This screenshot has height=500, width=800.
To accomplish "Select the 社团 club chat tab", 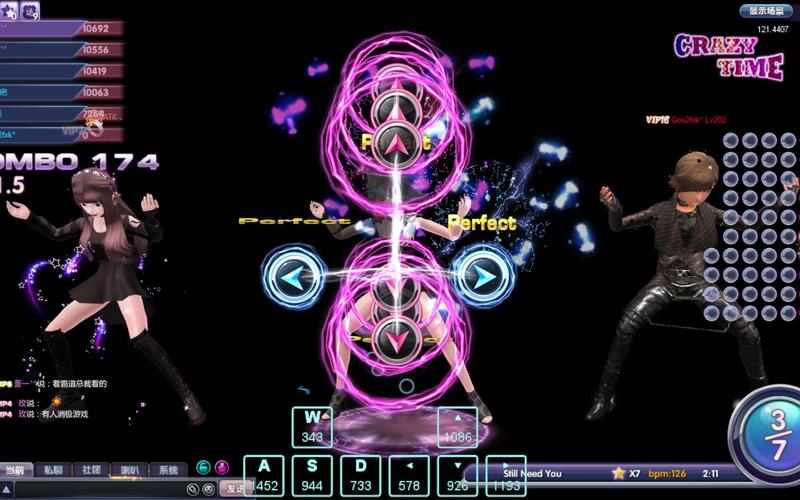I will pyautogui.click(x=91, y=469).
